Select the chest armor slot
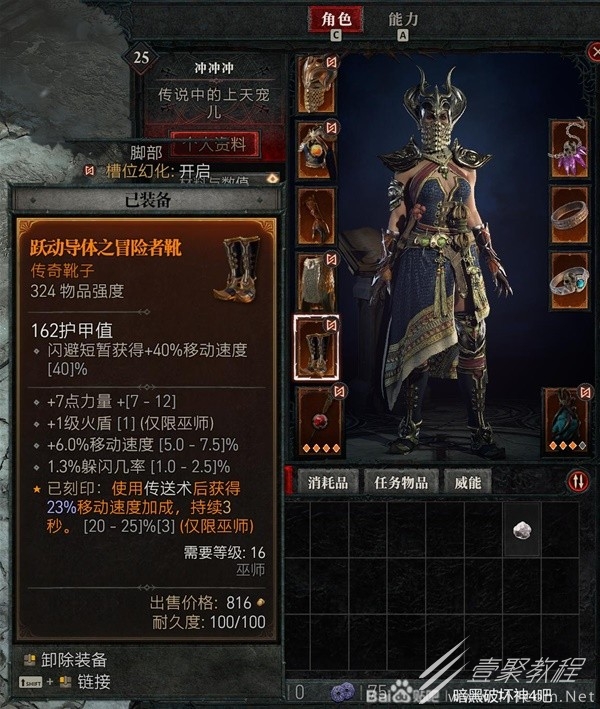 point(317,148)
